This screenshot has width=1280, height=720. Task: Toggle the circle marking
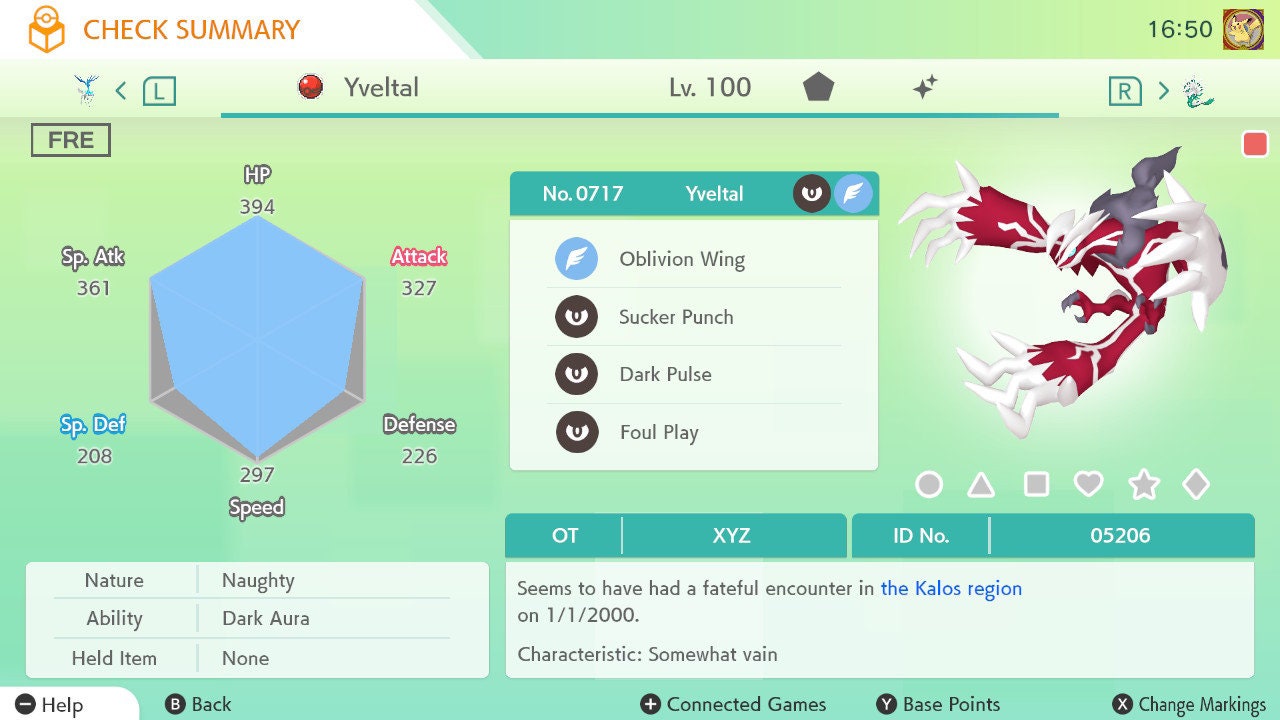(929, 485)
